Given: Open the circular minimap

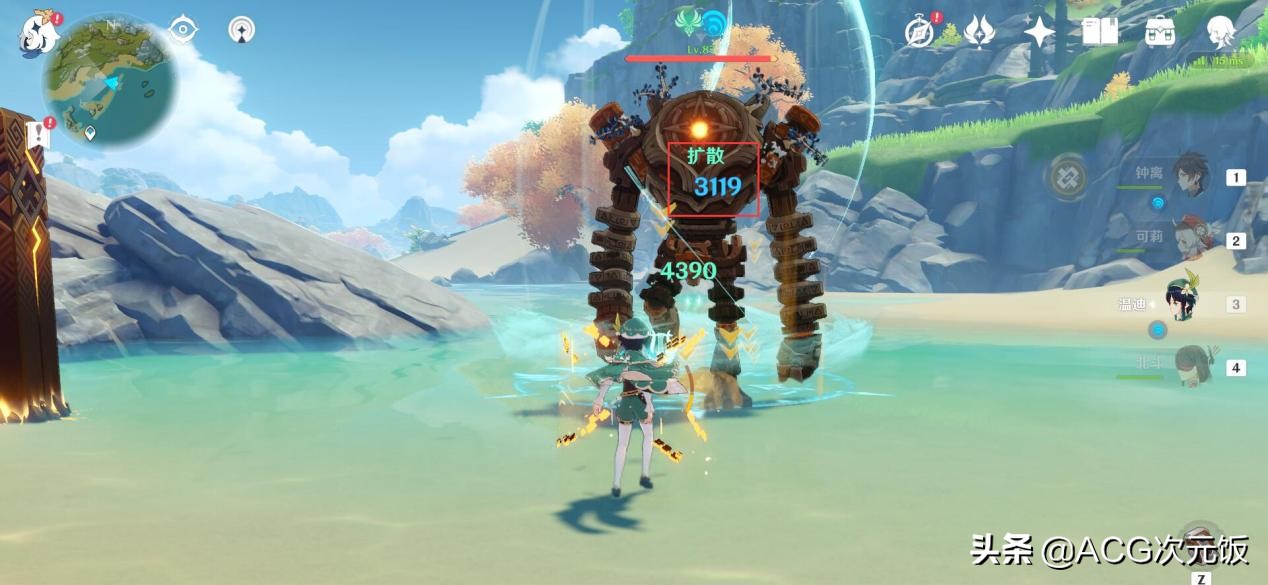Looking at the screenshot, I should (110, 80).
